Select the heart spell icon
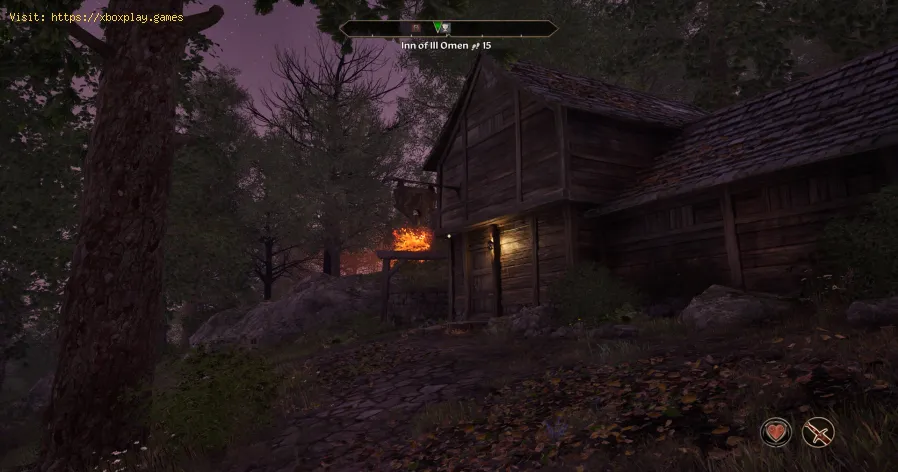This screenshot has height=472, width=898. 775,432
